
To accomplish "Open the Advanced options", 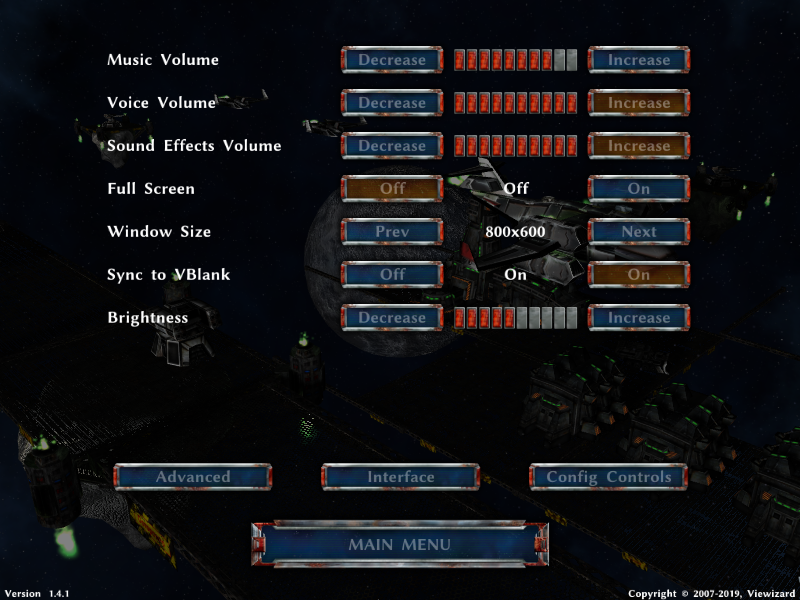I will pos(193,477).
